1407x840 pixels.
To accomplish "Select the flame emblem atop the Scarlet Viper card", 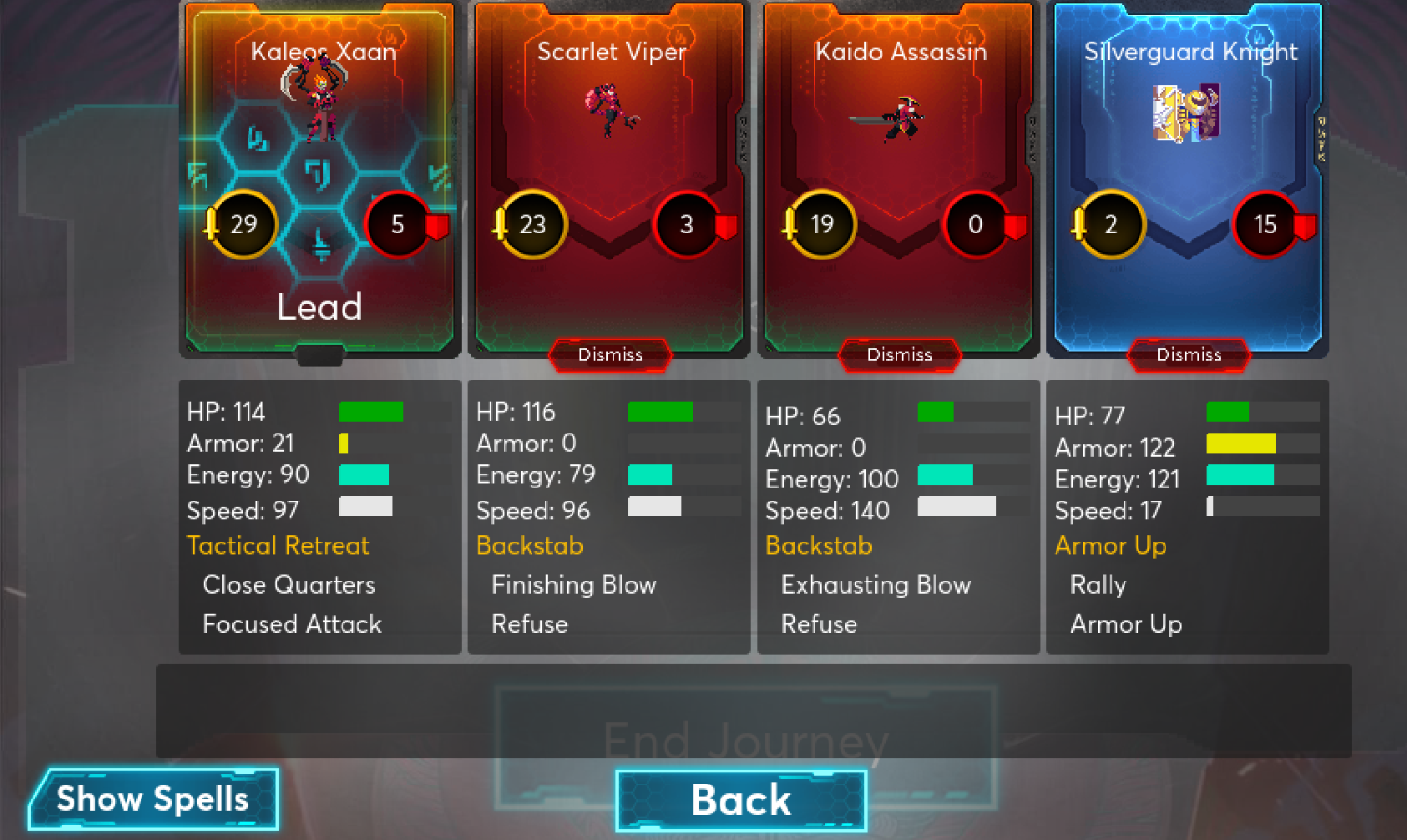I will [x=683, y=36].
